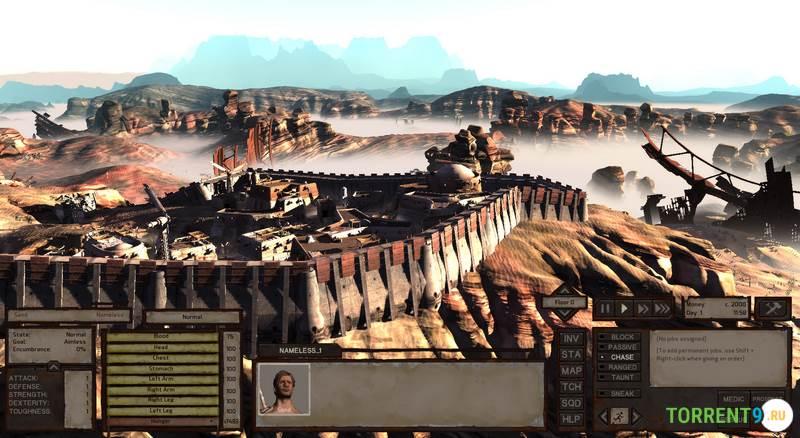The height and width of the screenshot is (438, 800).
Task: Set game speed to normal play
Action: 624,309
